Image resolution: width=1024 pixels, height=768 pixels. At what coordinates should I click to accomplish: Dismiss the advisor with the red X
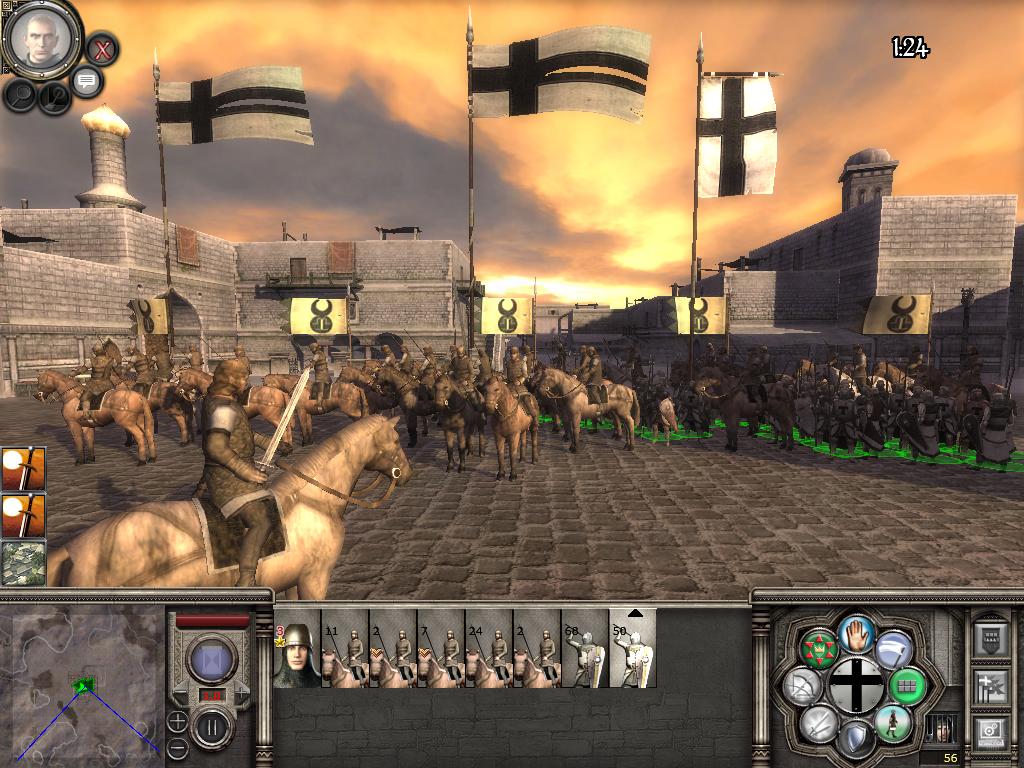pos(101,48)
